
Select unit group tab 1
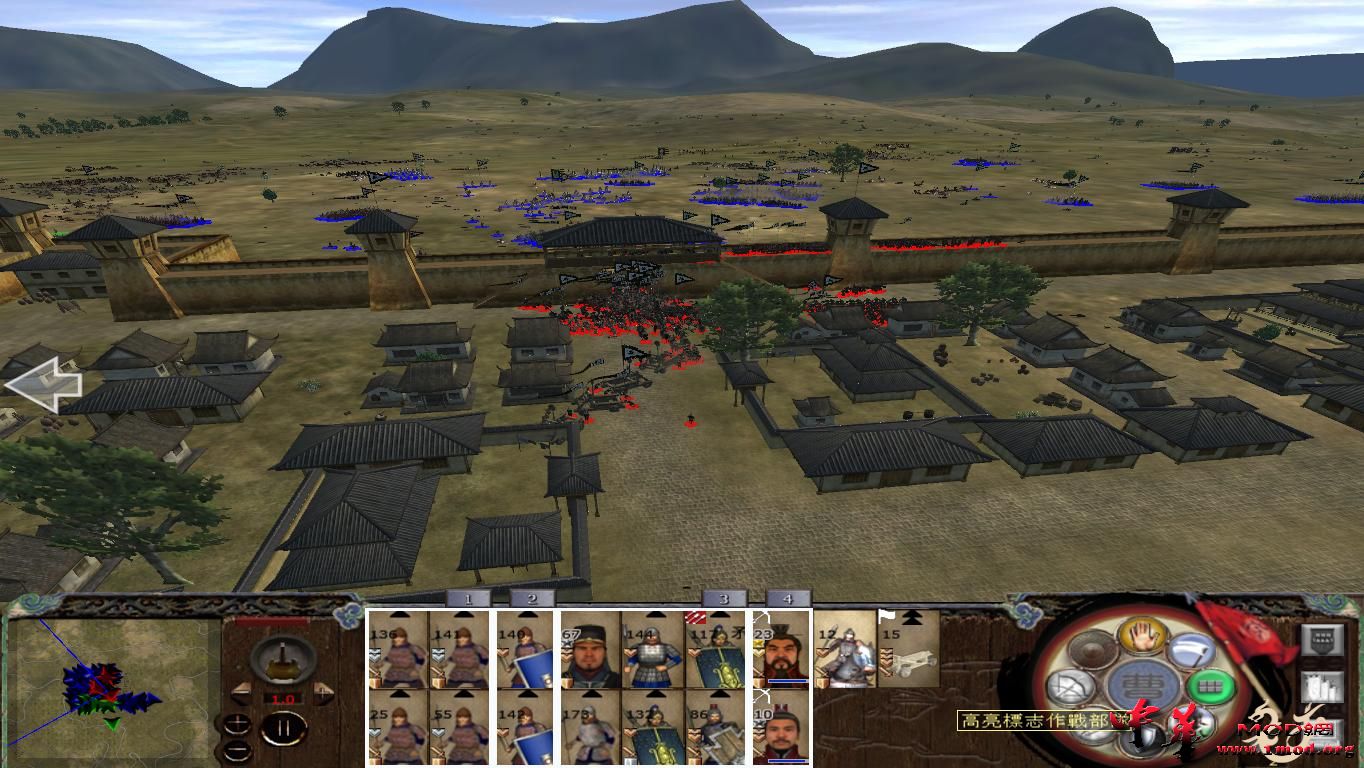coord(468,596)
